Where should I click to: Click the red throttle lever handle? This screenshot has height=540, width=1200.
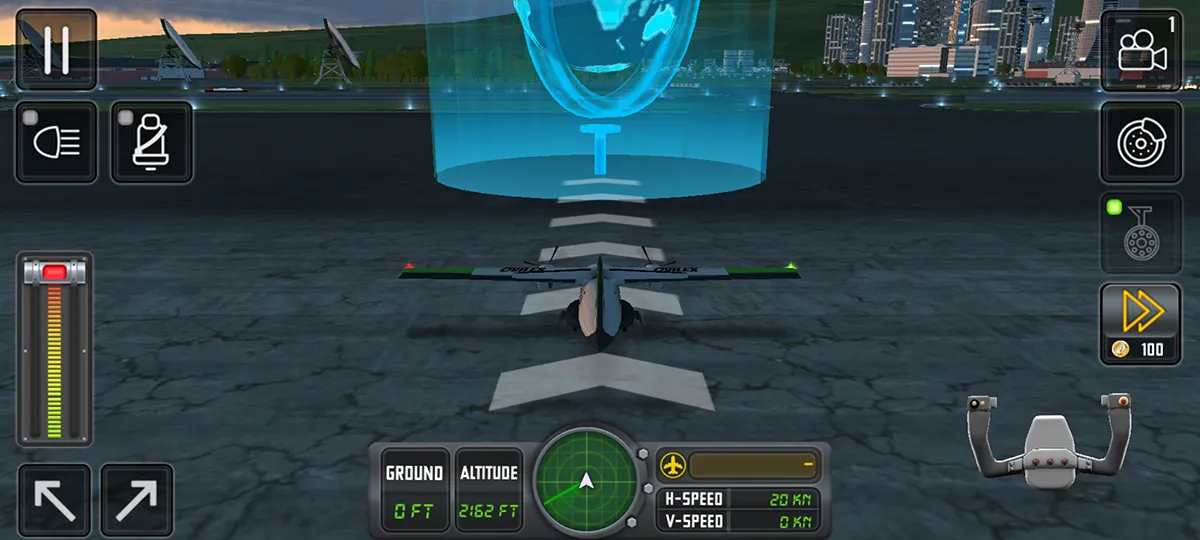[55, 272]
